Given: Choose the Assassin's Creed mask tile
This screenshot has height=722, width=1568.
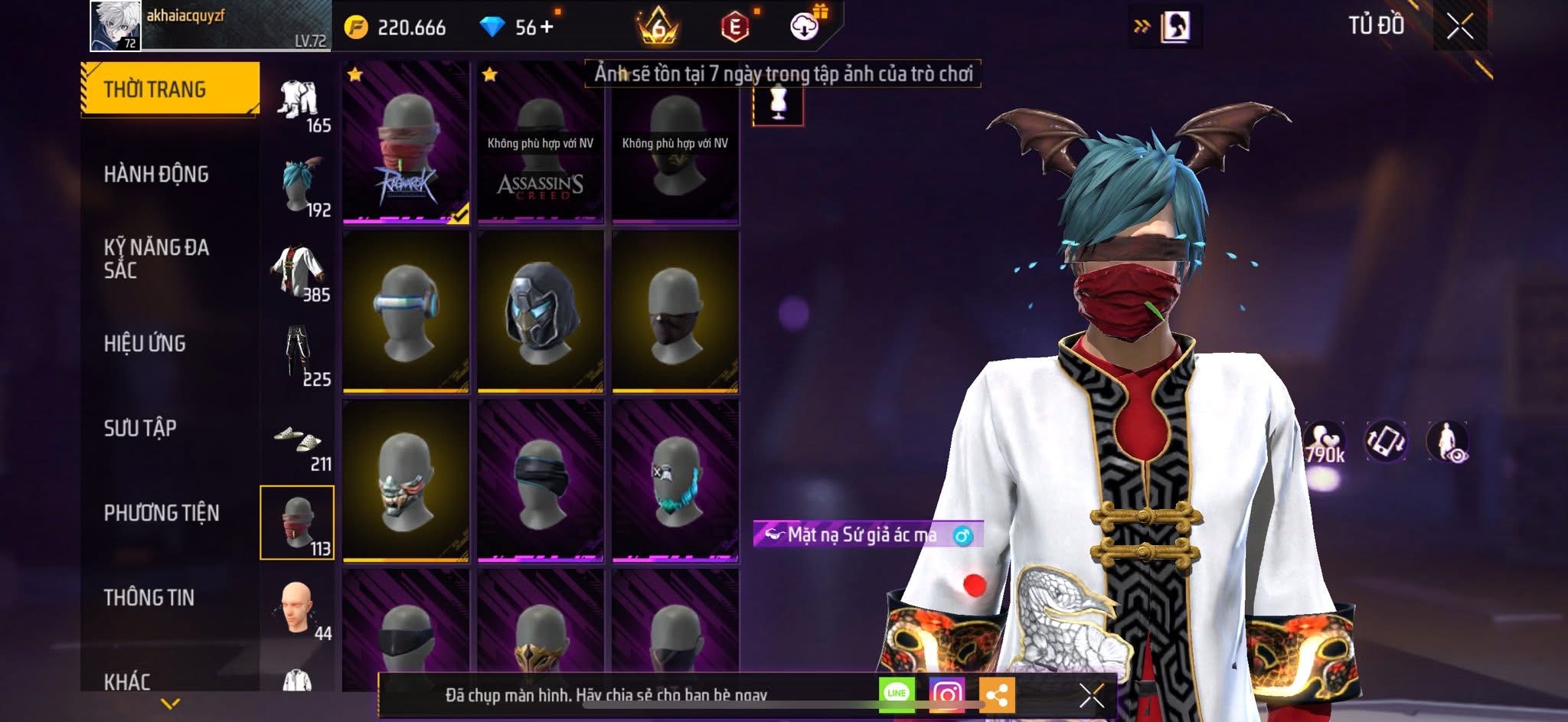Looking at the screenshot, I should [x=541, y=142].
